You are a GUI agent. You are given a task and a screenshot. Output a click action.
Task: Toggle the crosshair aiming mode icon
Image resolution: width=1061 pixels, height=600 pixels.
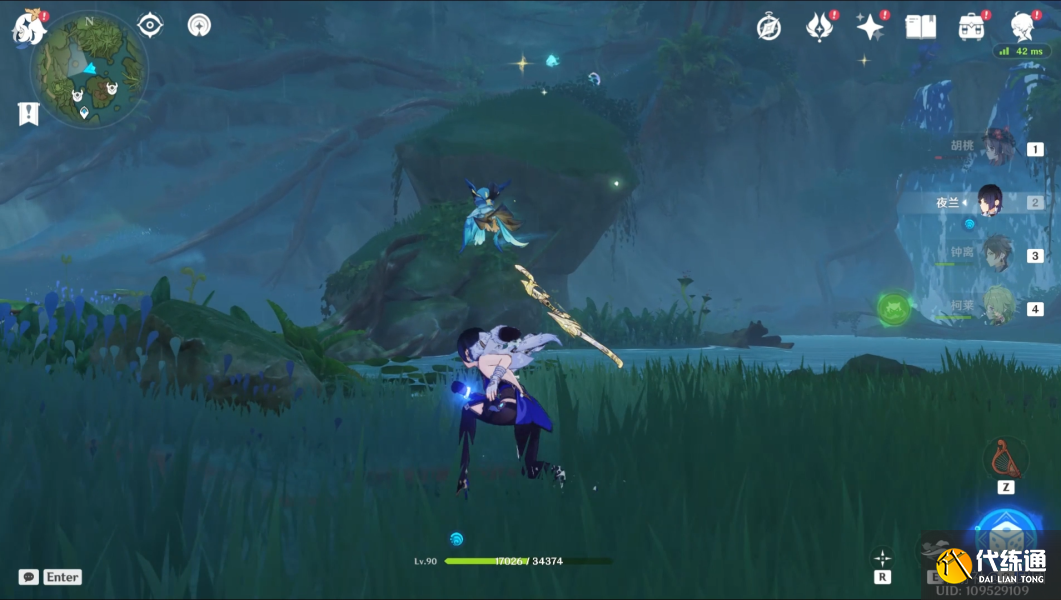tap(882, 558)
